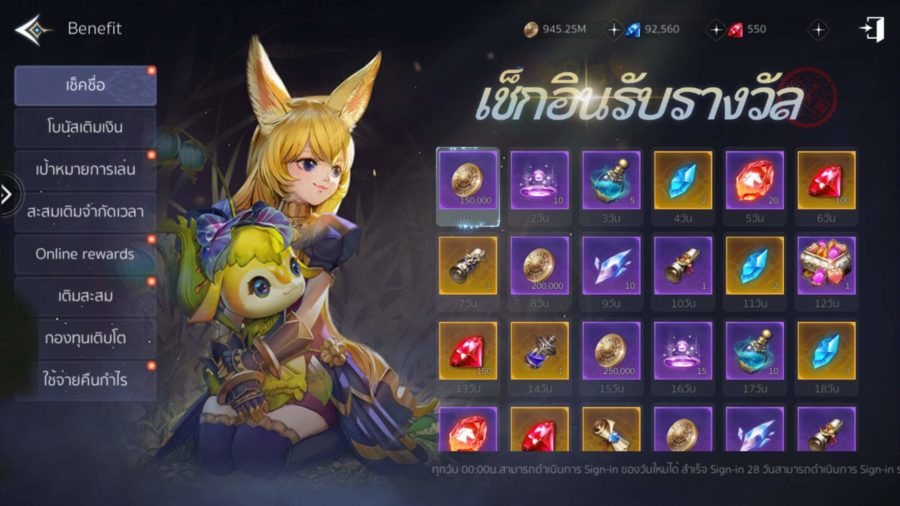Add more blue diamonds with plus button
Screen dimensions: 900x506
tap(614, 30)
